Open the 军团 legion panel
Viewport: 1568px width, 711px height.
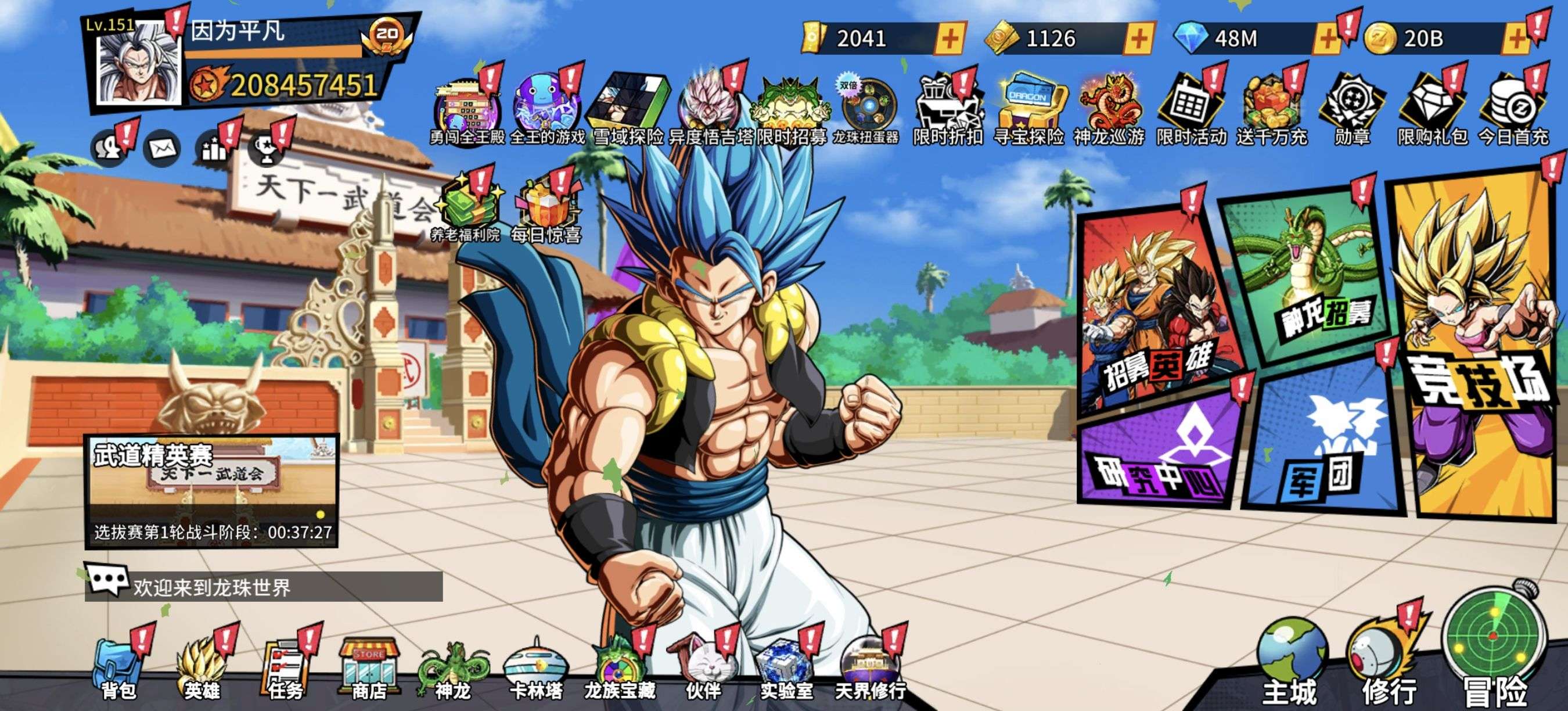pyautogui.click(x=1321, y=444)
